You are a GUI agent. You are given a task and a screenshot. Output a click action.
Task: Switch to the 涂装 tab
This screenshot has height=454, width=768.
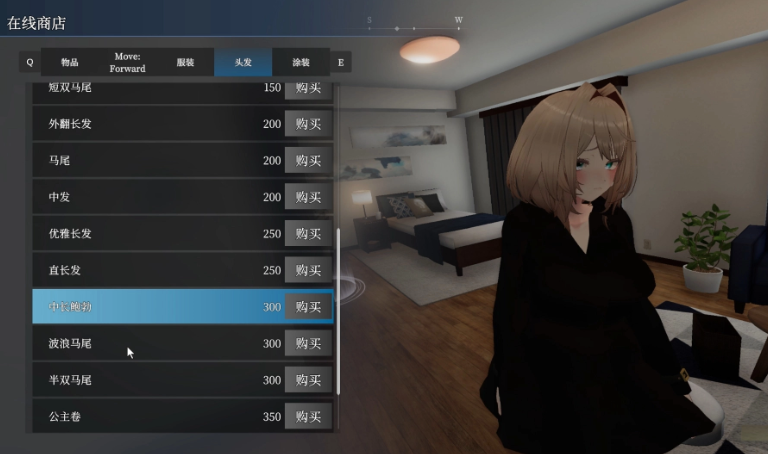(301, 62)
